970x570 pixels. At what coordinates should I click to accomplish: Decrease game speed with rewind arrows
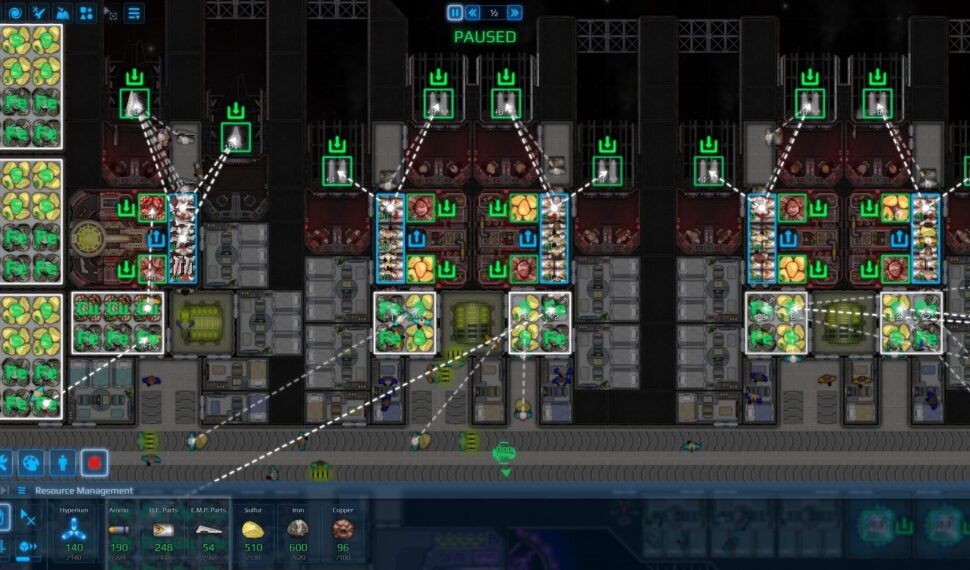[474, 13]
